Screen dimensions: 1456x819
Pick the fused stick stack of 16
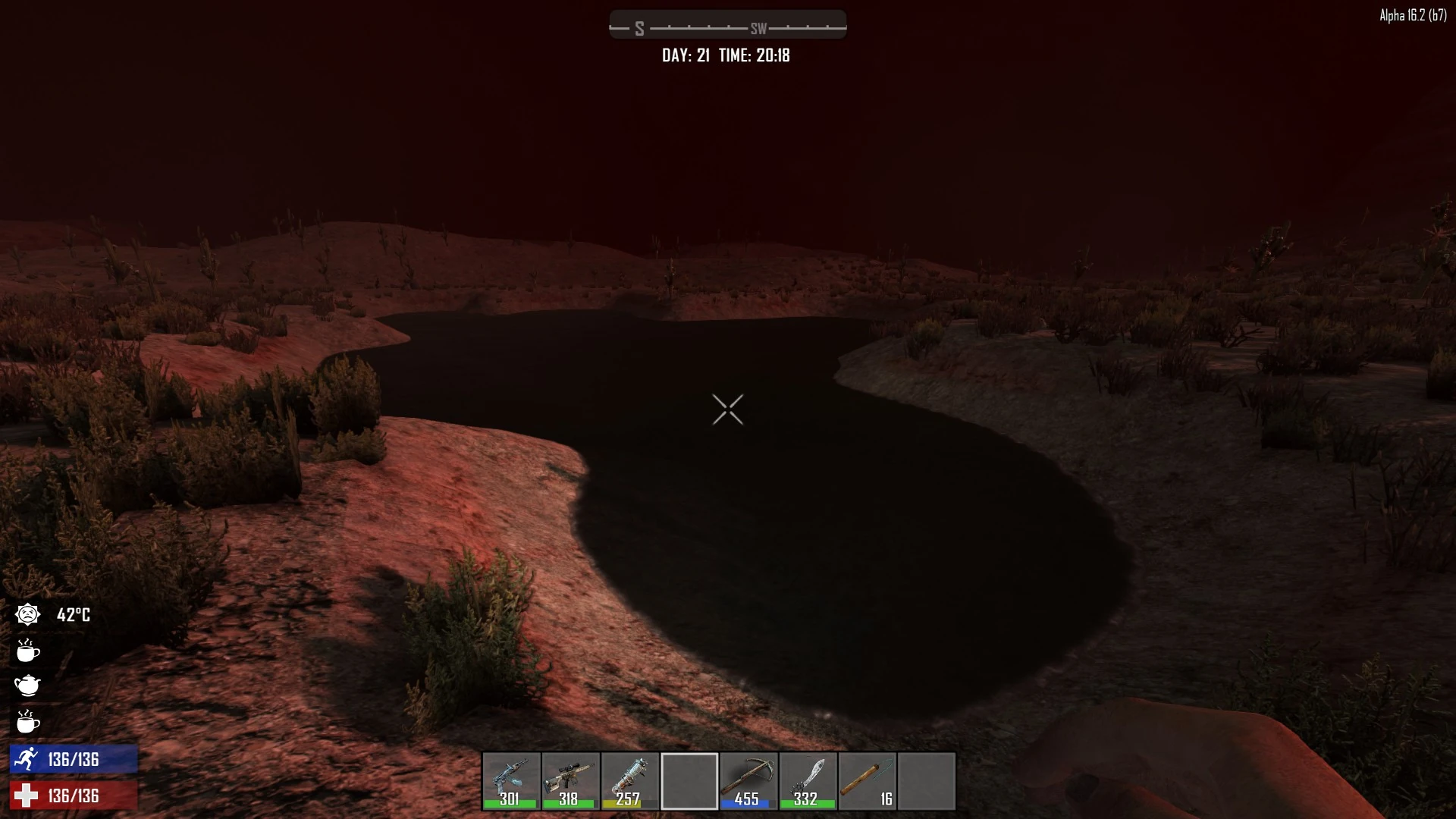[868, 780]
